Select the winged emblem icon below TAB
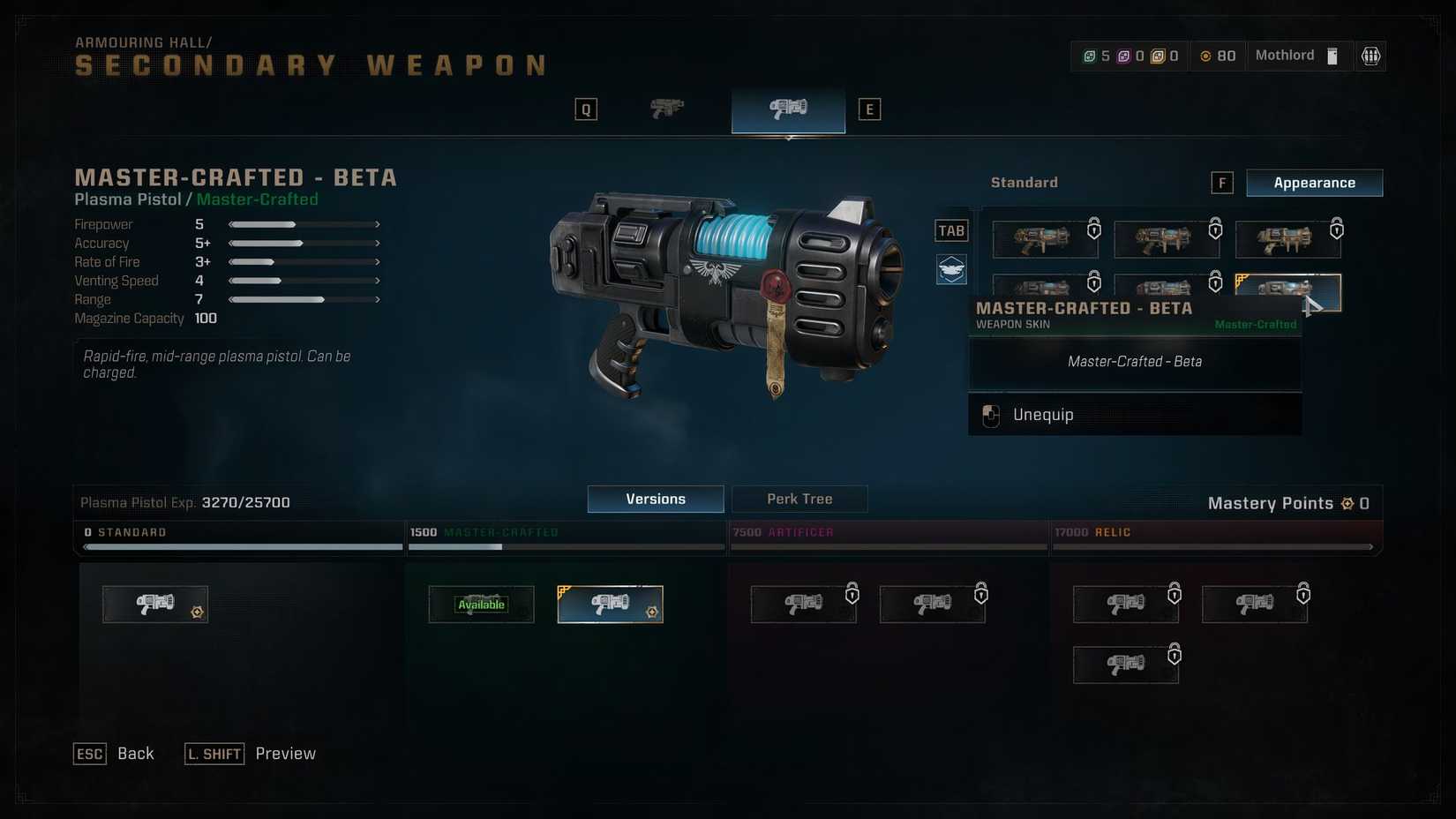Screen dimensions: 1456x819 pos(950,269)
